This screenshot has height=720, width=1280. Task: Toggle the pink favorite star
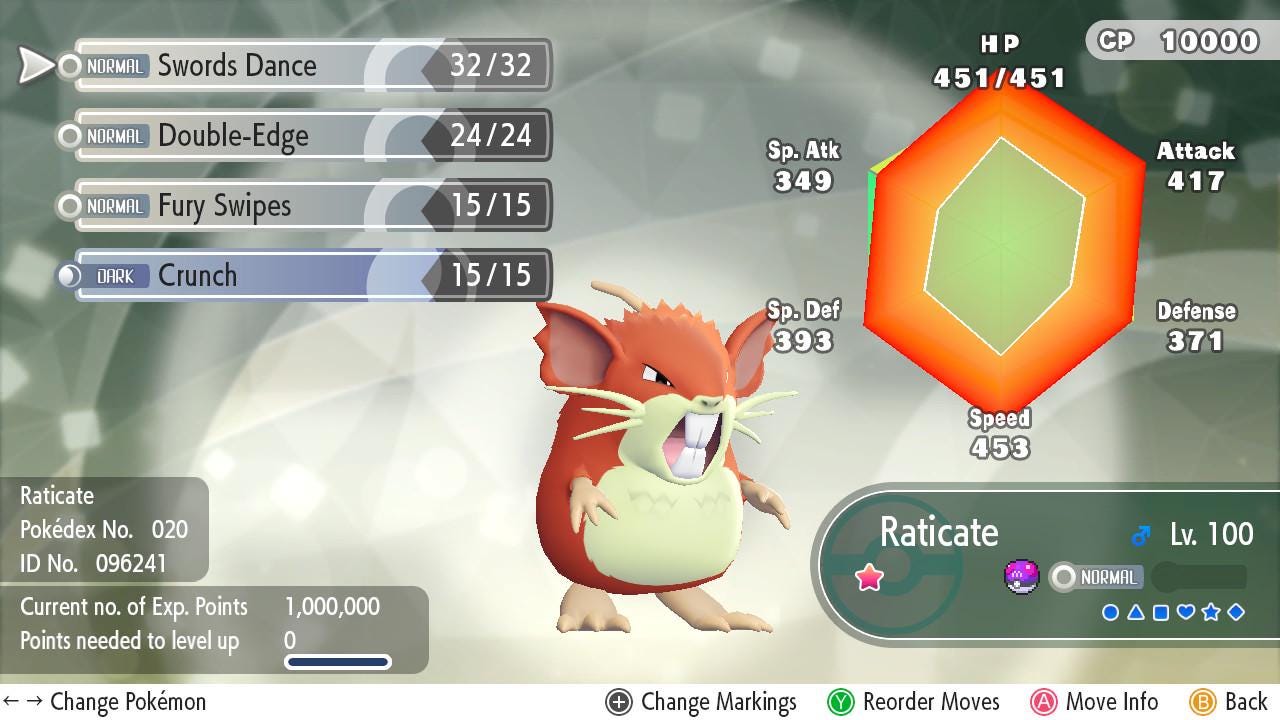(x=868, y=577)
